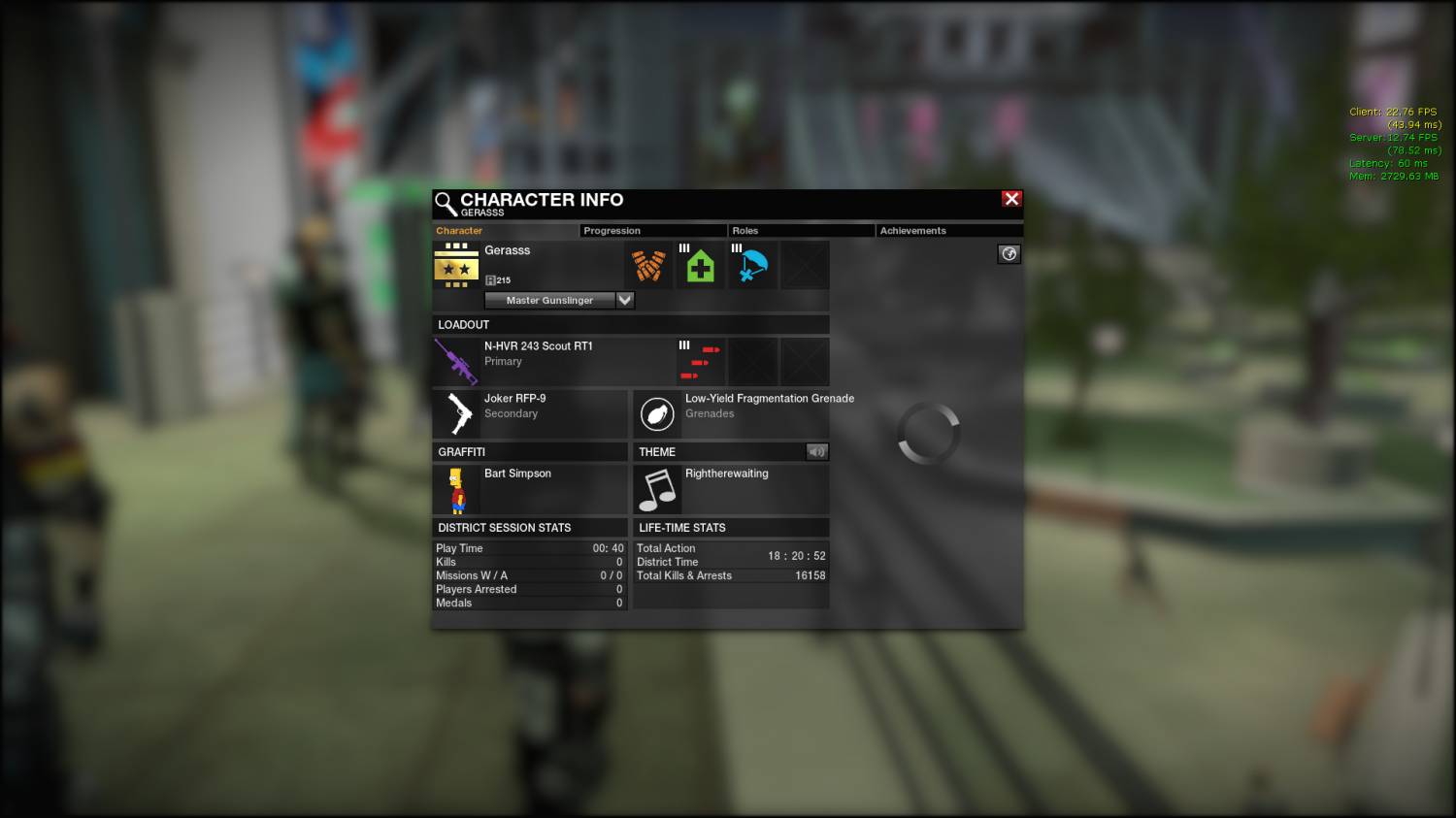
Task: Select the N-HVR 243 Scout primary weapon
Action: coord(456,361)
